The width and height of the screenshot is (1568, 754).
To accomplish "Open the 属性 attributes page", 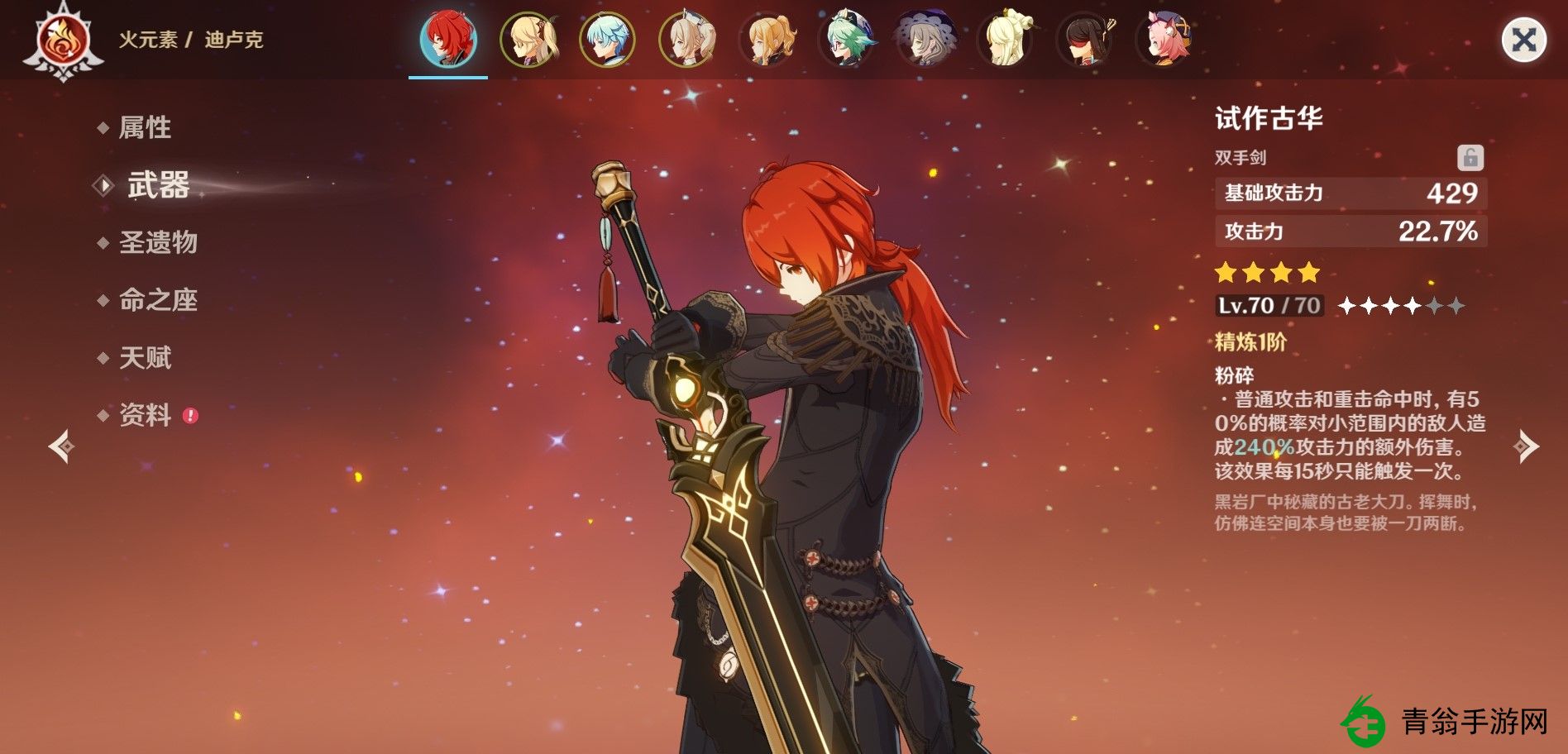I will 145,127.
